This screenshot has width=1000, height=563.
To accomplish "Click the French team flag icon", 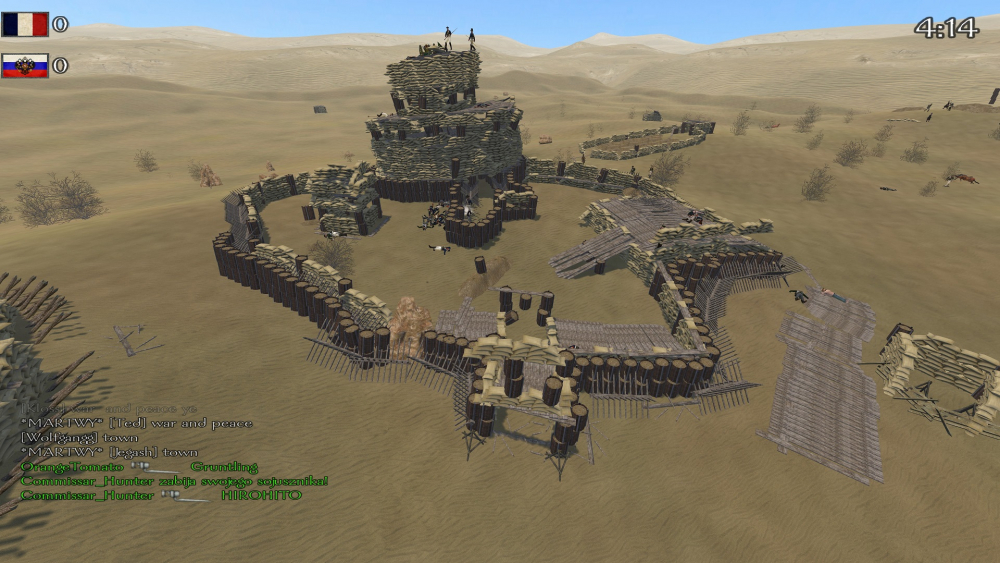I will tap(25, 24).
